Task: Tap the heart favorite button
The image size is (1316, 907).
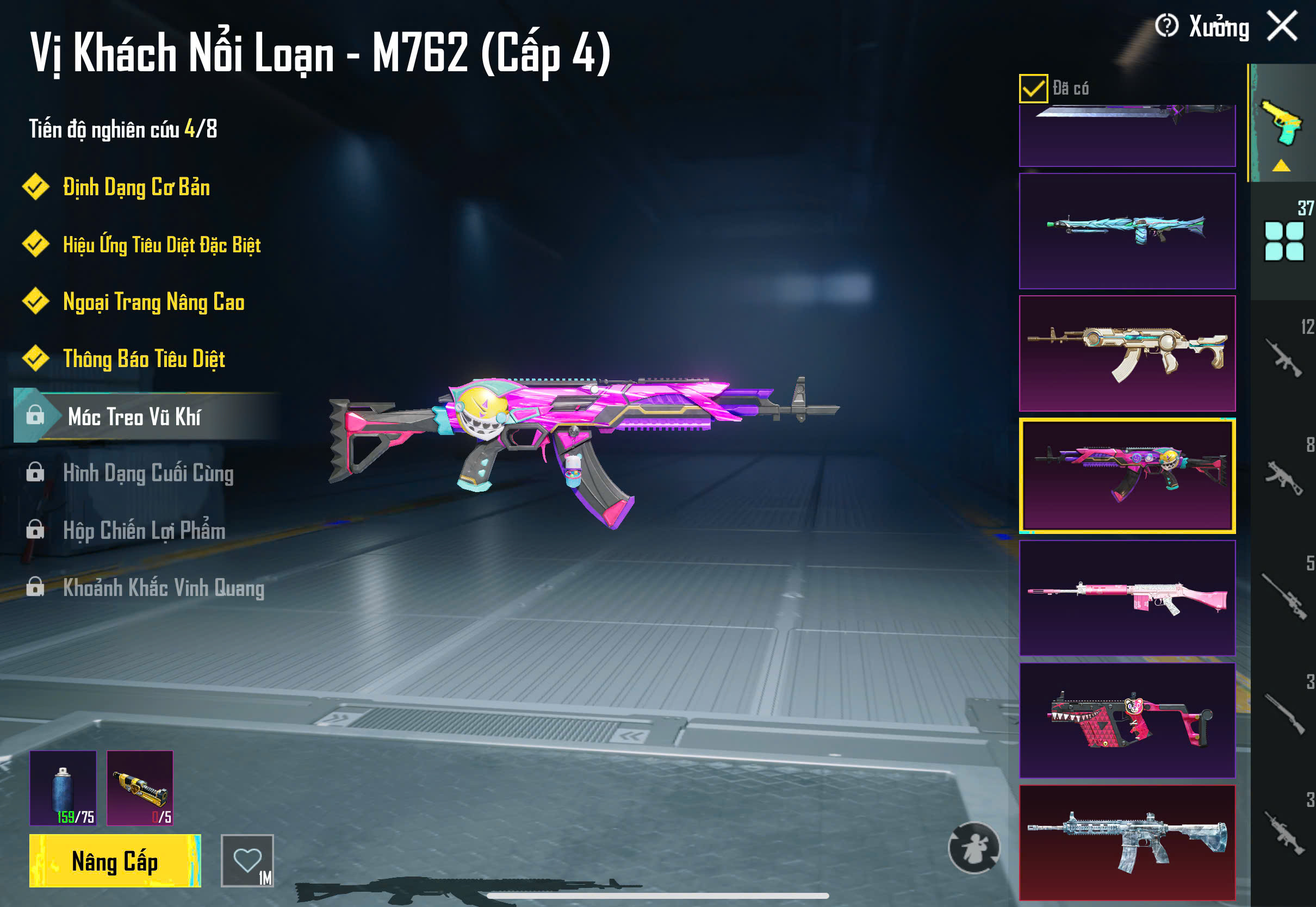Action: 247,861
